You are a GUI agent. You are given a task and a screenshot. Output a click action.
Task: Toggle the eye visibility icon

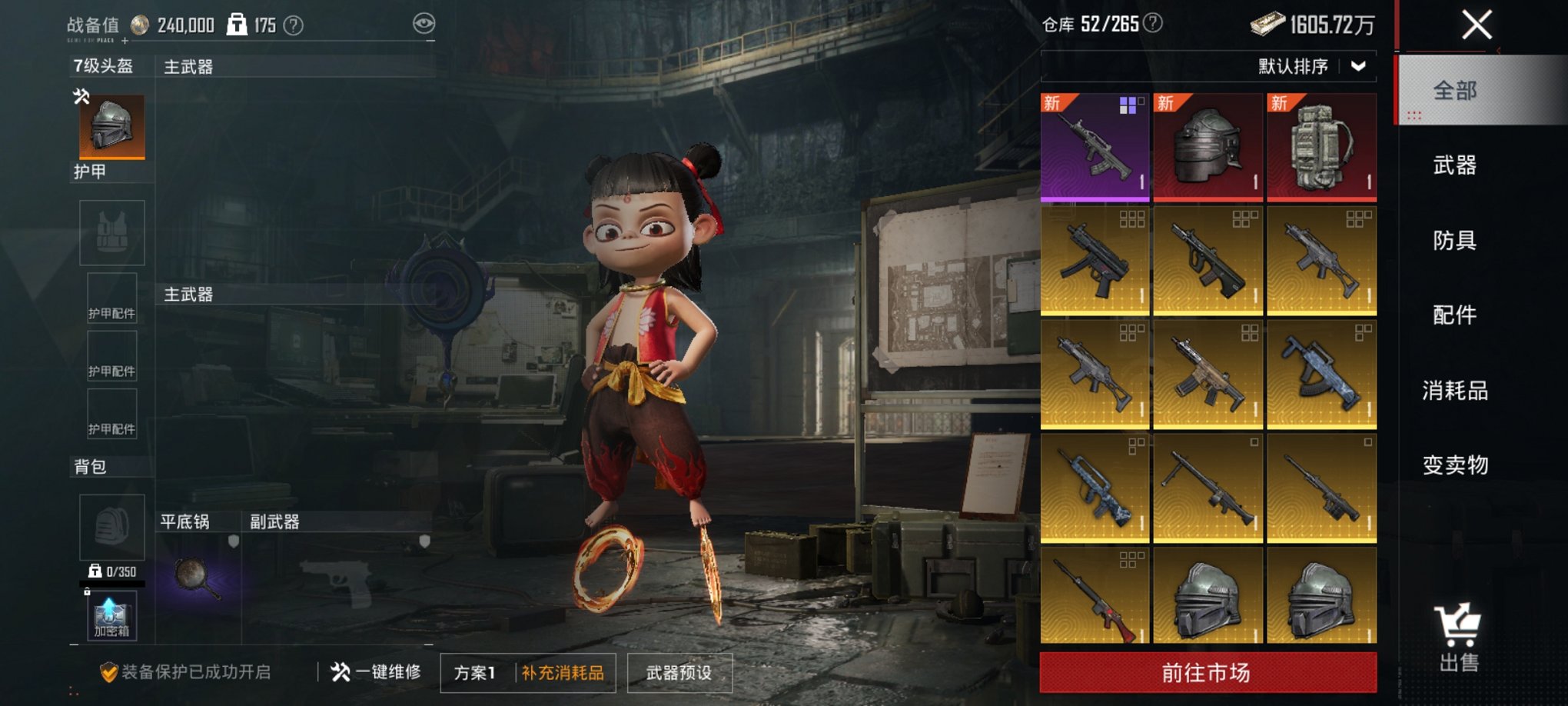(x=424, y=24)
